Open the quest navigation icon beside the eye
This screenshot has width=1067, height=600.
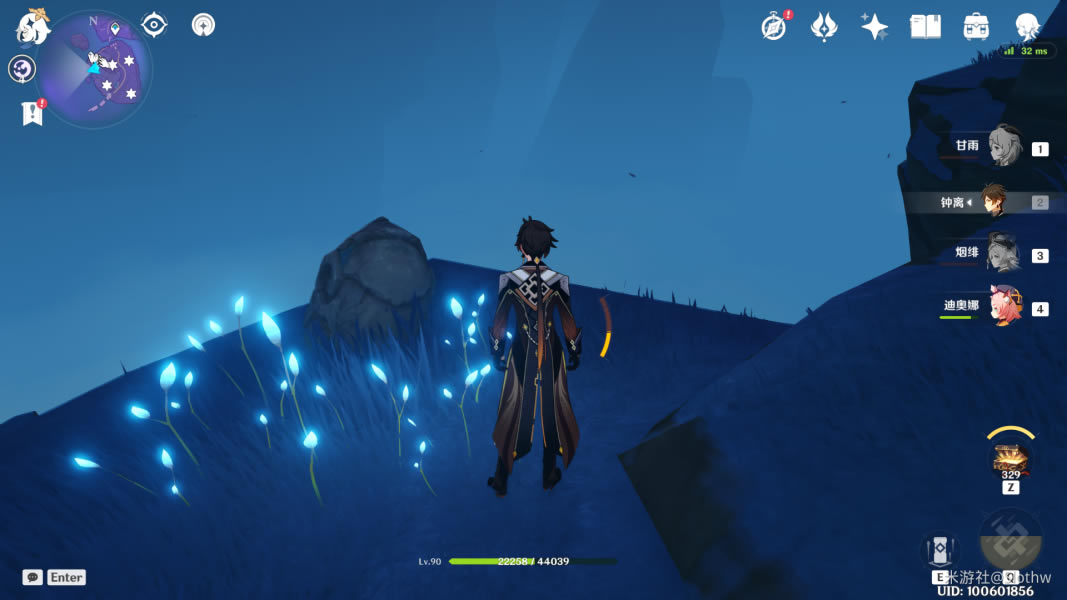coord(204,25)
